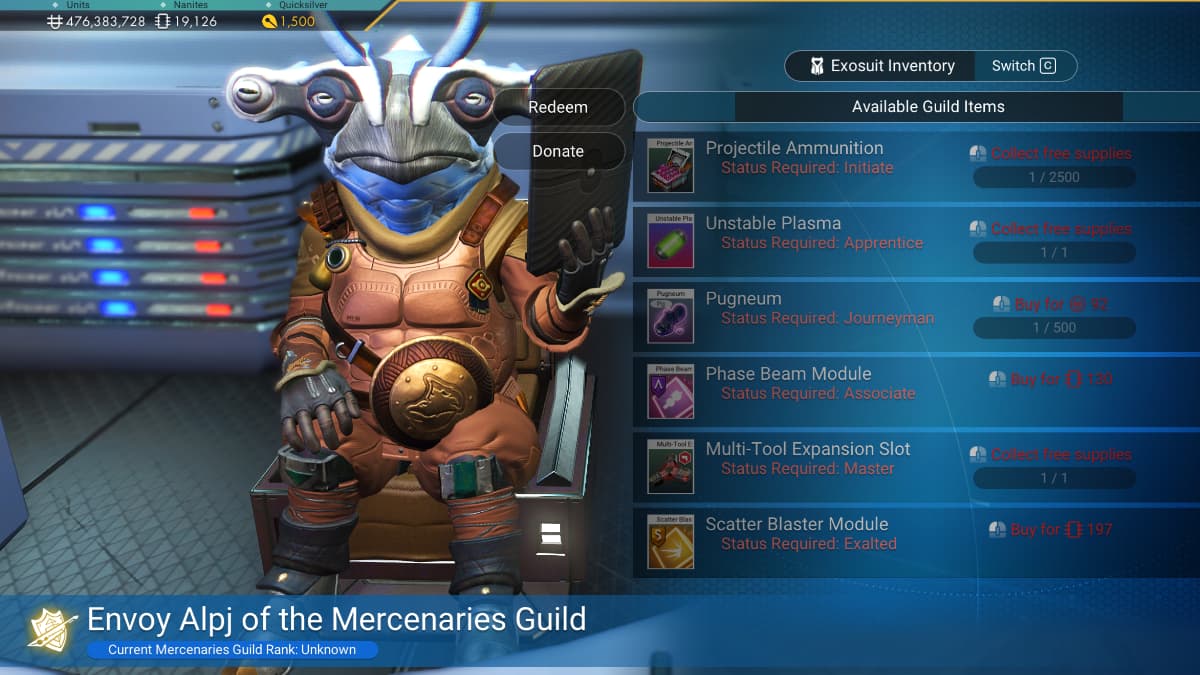
Task: Select the Unstable Plasma guild item
Action: (x=773, y=232)
